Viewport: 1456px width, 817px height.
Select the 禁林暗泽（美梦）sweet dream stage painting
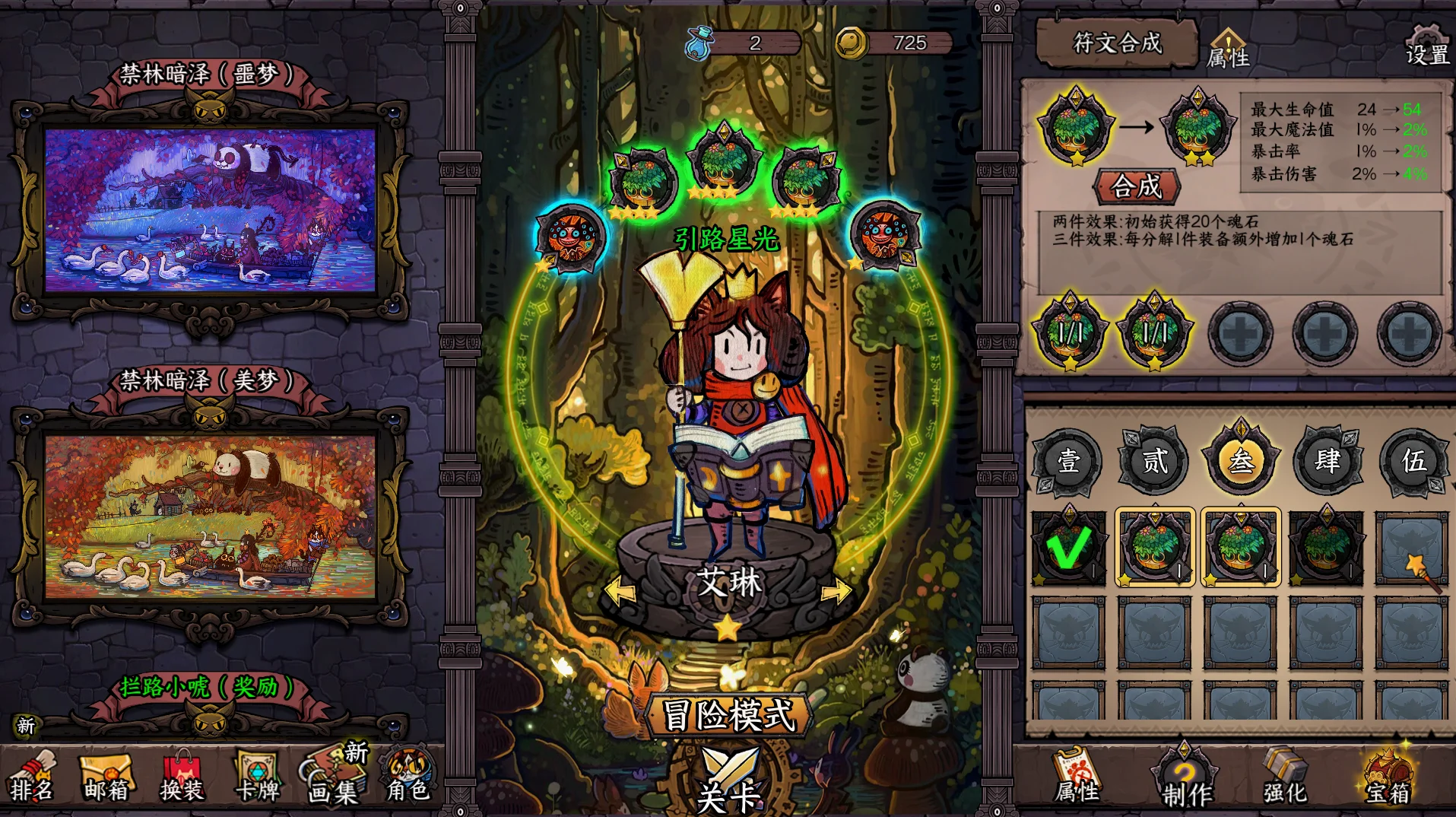click(210, 517)
